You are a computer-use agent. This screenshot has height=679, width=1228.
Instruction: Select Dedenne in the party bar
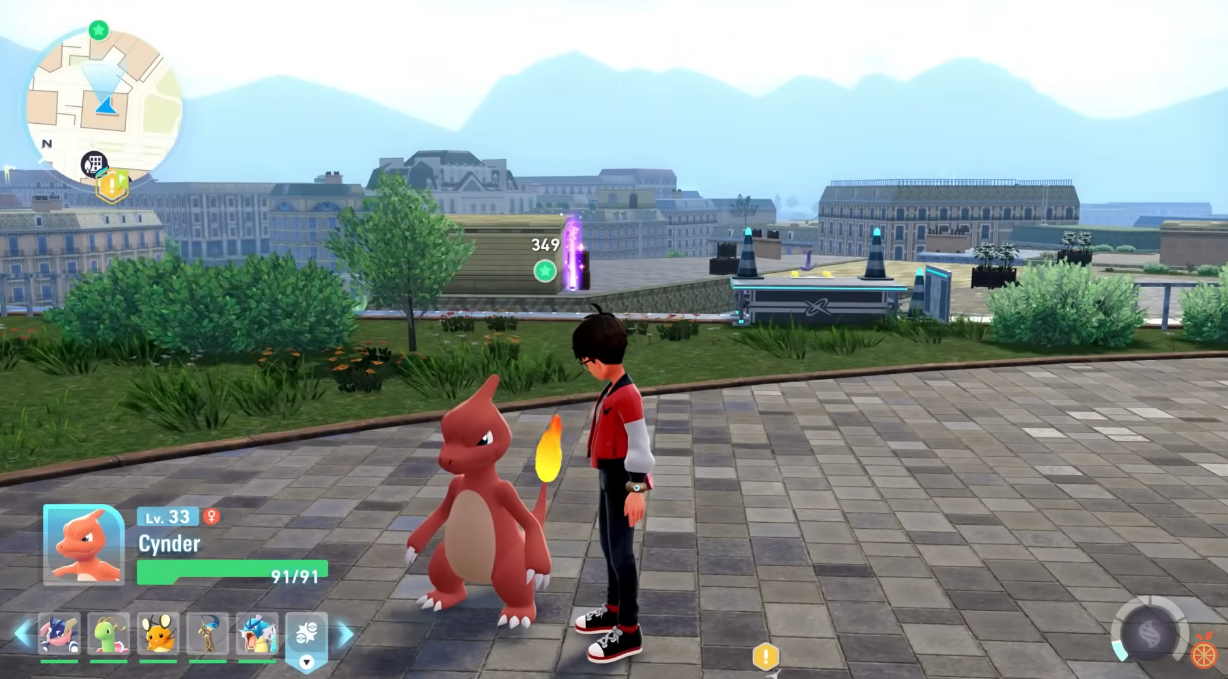pos(158,634)
